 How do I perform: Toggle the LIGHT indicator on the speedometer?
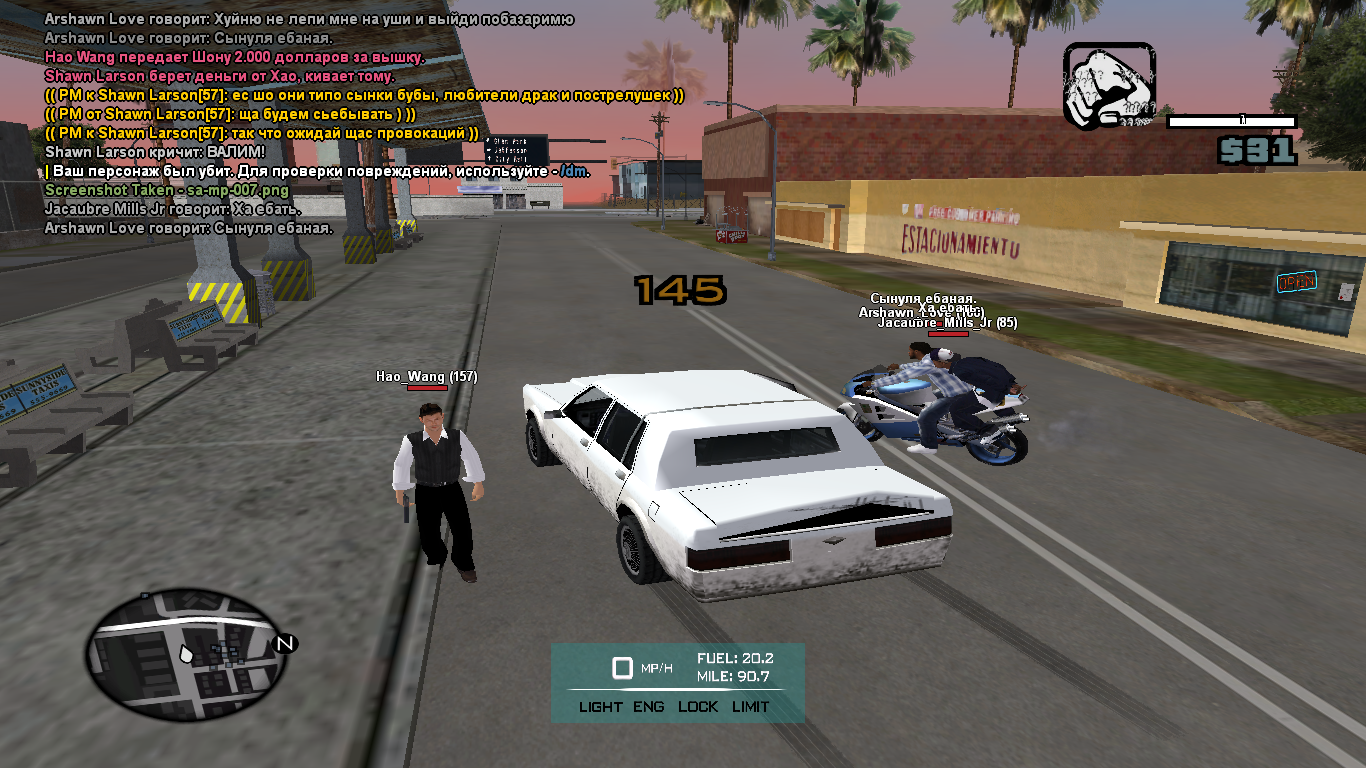[600, 706]
